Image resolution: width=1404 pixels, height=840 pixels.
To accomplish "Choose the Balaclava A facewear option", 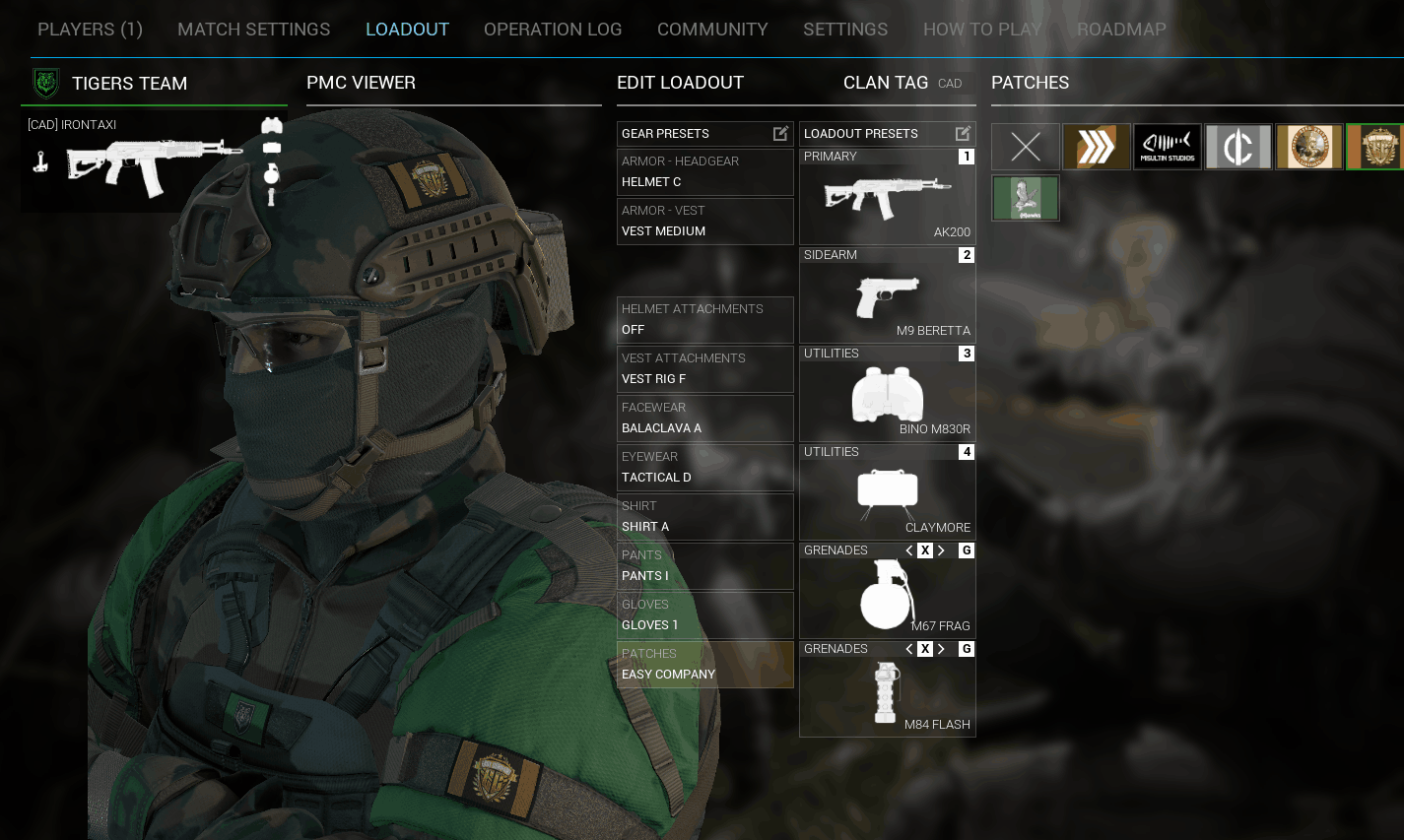I will pyautogui.click(x=704, y=419).
